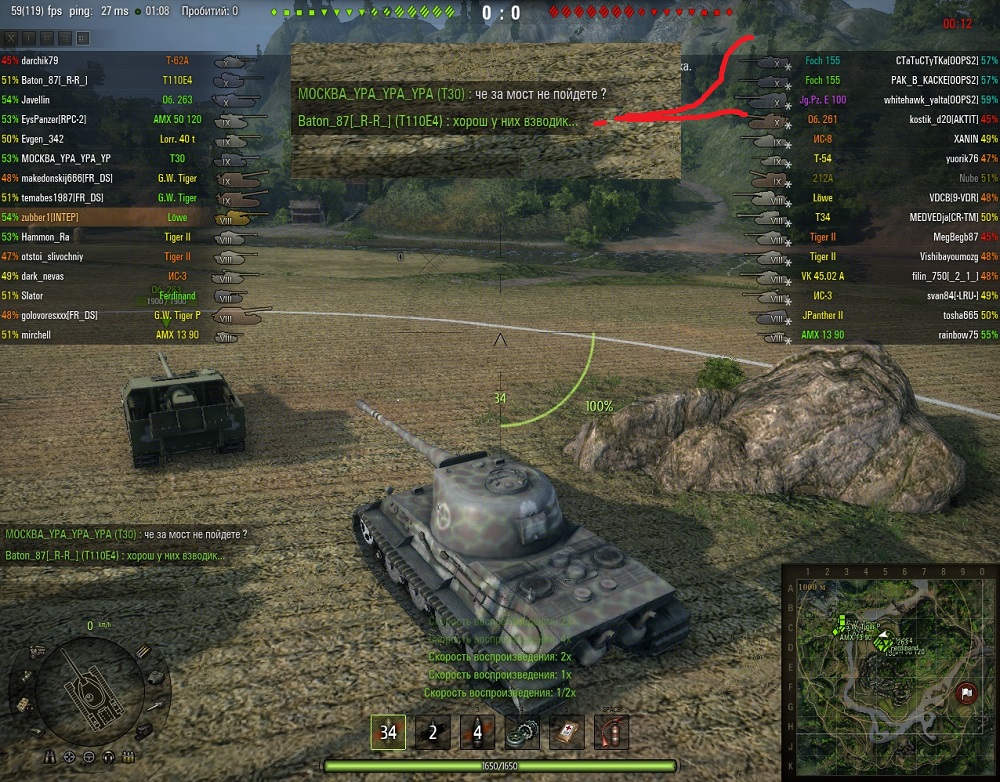Select the shell slot showing 2 rounds
The width and height of the screenshot is (1000, 782).
[x=433, y=732]
